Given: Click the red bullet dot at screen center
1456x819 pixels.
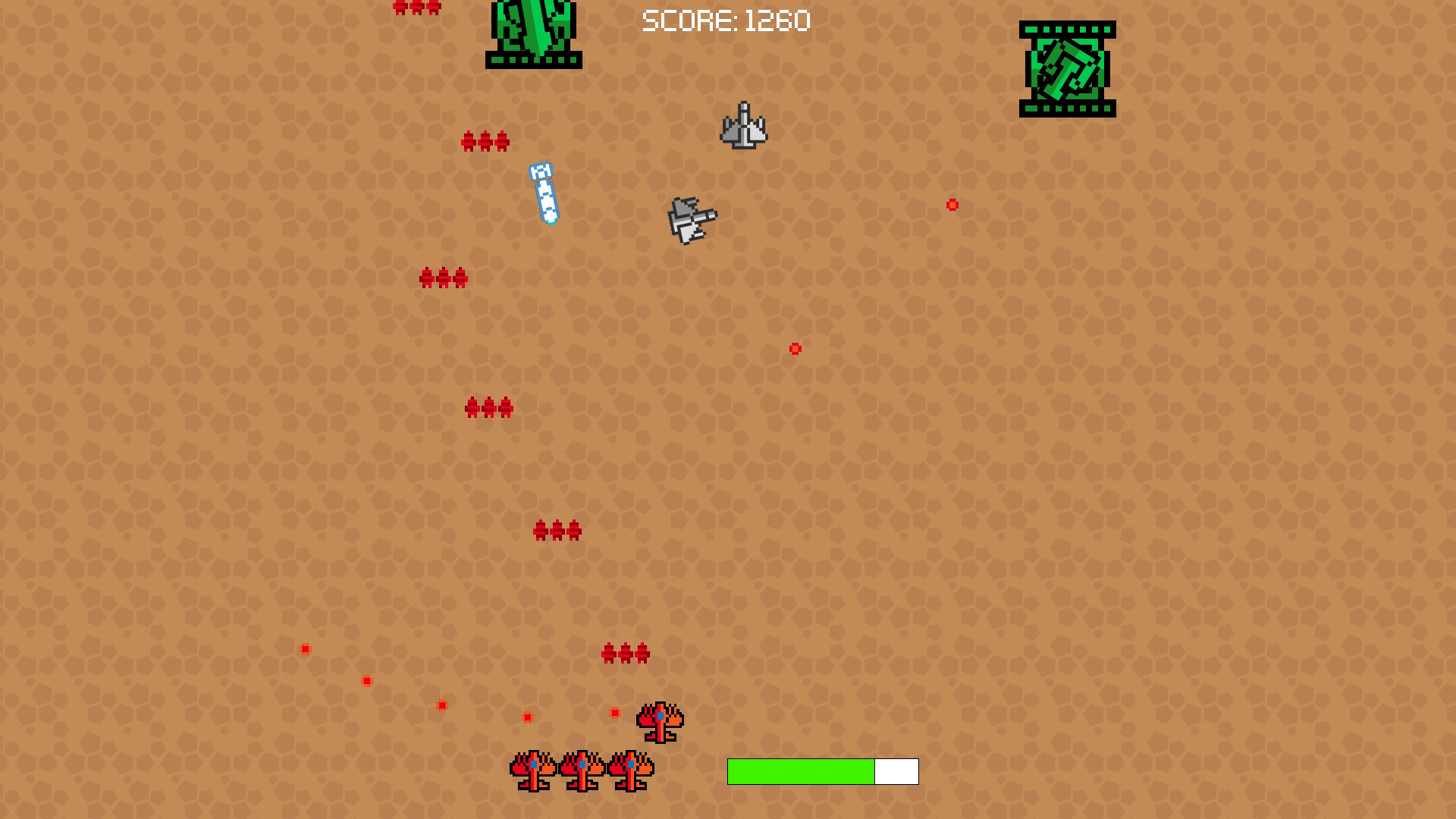Looking at the screenshot, I should click(795, 349).
